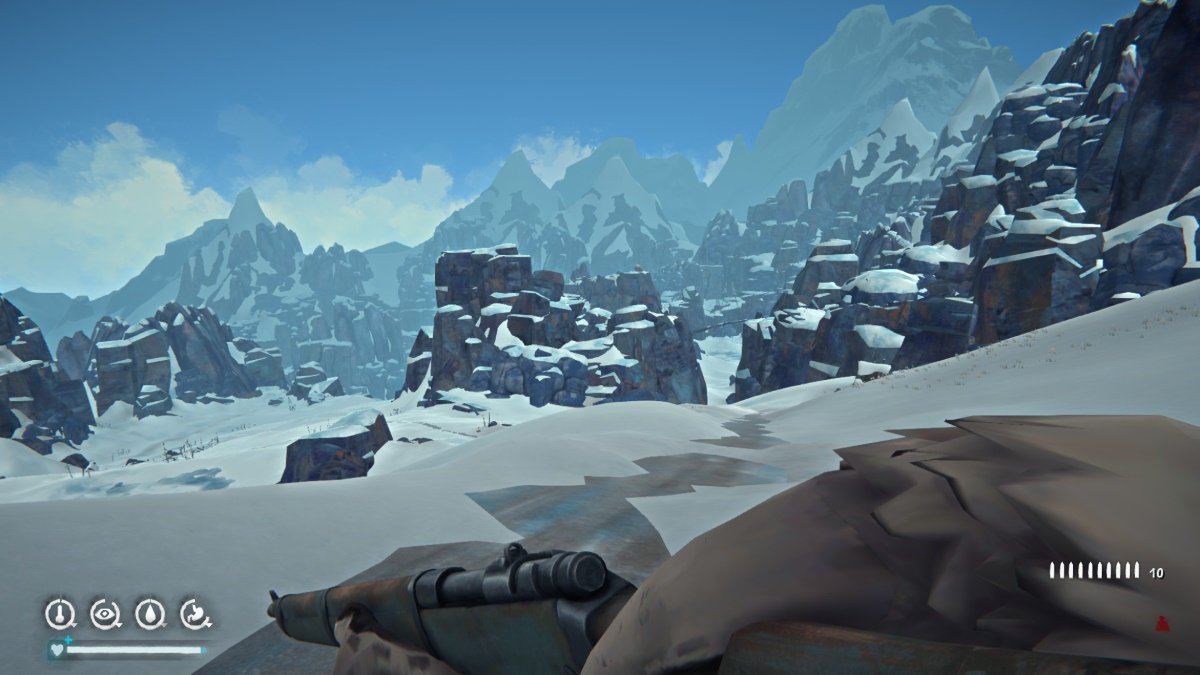The height and width of the screenshot is (675, 1200).
Task: Open the stomach hunger status icon
Action: pyautogui.click(x=194, y=613)
